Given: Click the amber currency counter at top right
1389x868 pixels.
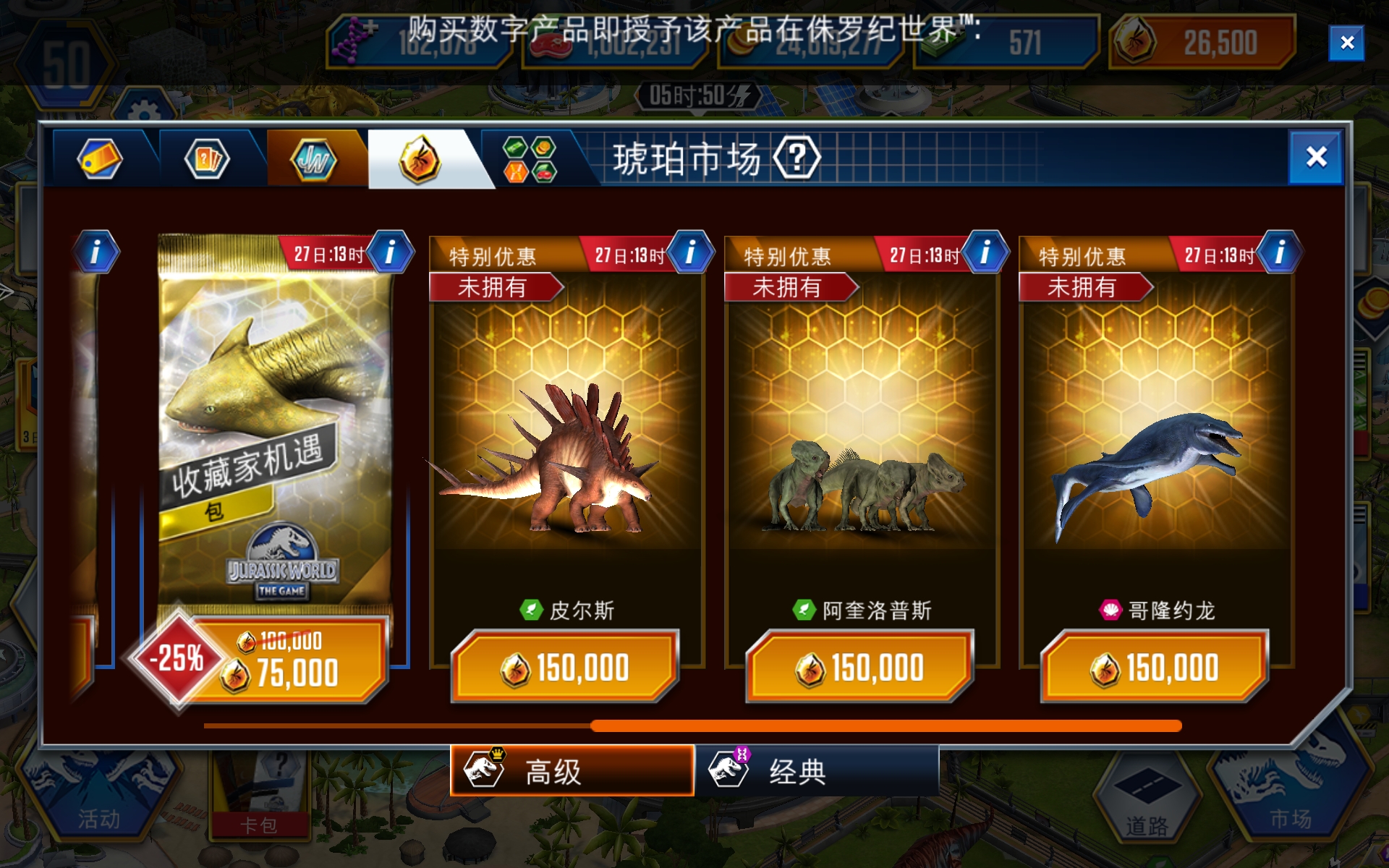Looking at the screenshot, I should tap(1199, 42).
